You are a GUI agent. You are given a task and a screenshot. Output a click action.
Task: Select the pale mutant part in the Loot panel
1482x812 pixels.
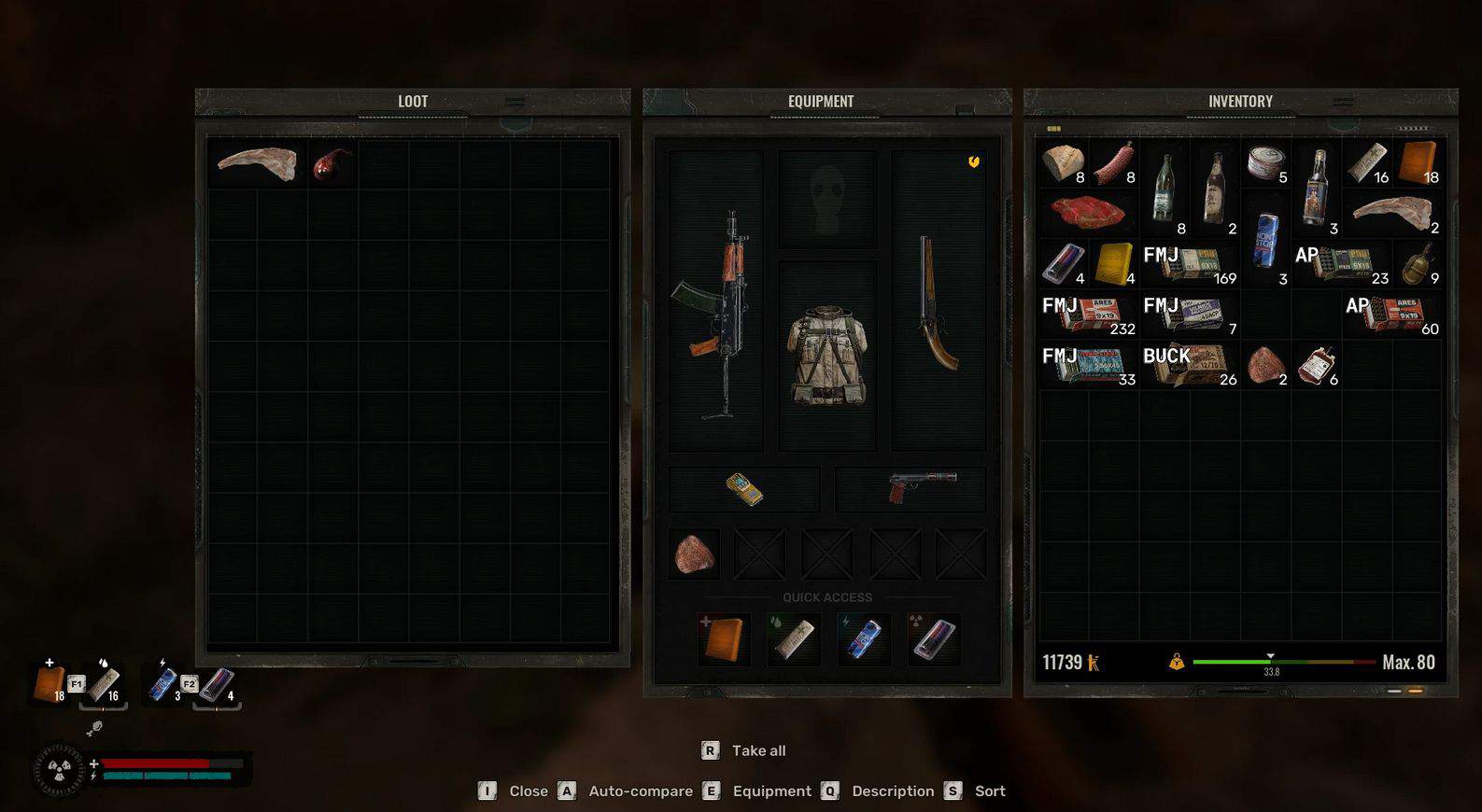[256, 164]
